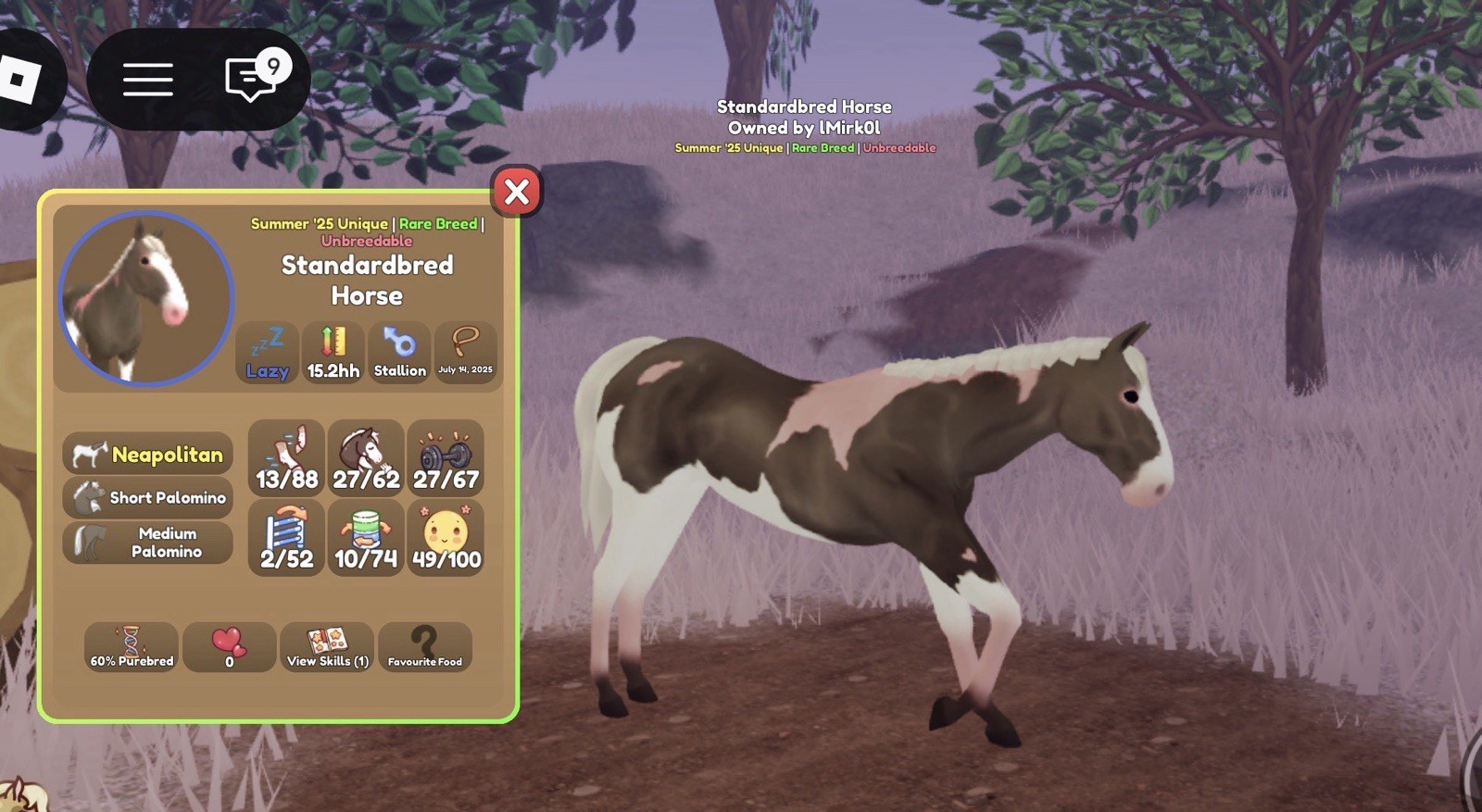Select the Neapolitan ancestor entry
Screen dimensions: 1482x812
[147, 455]
